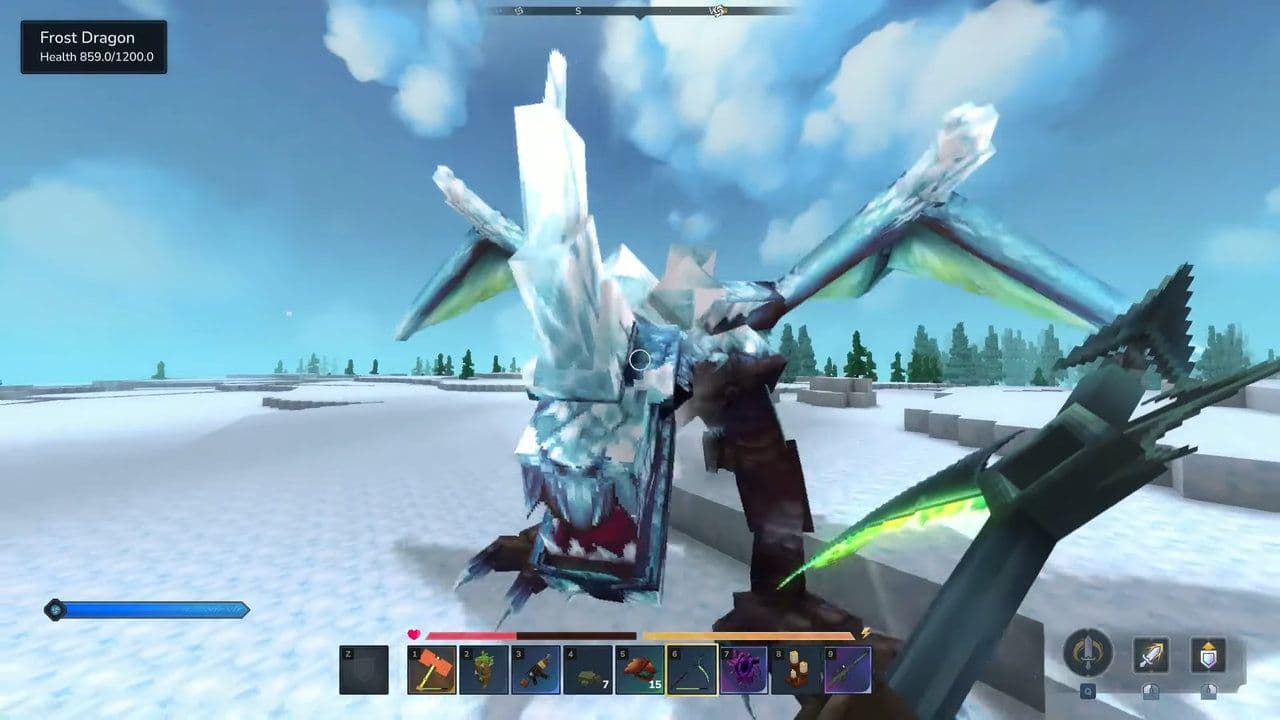Click the heart icon beside the health bar
This screenshot has height=720, width=1280.
coord(412,633)
